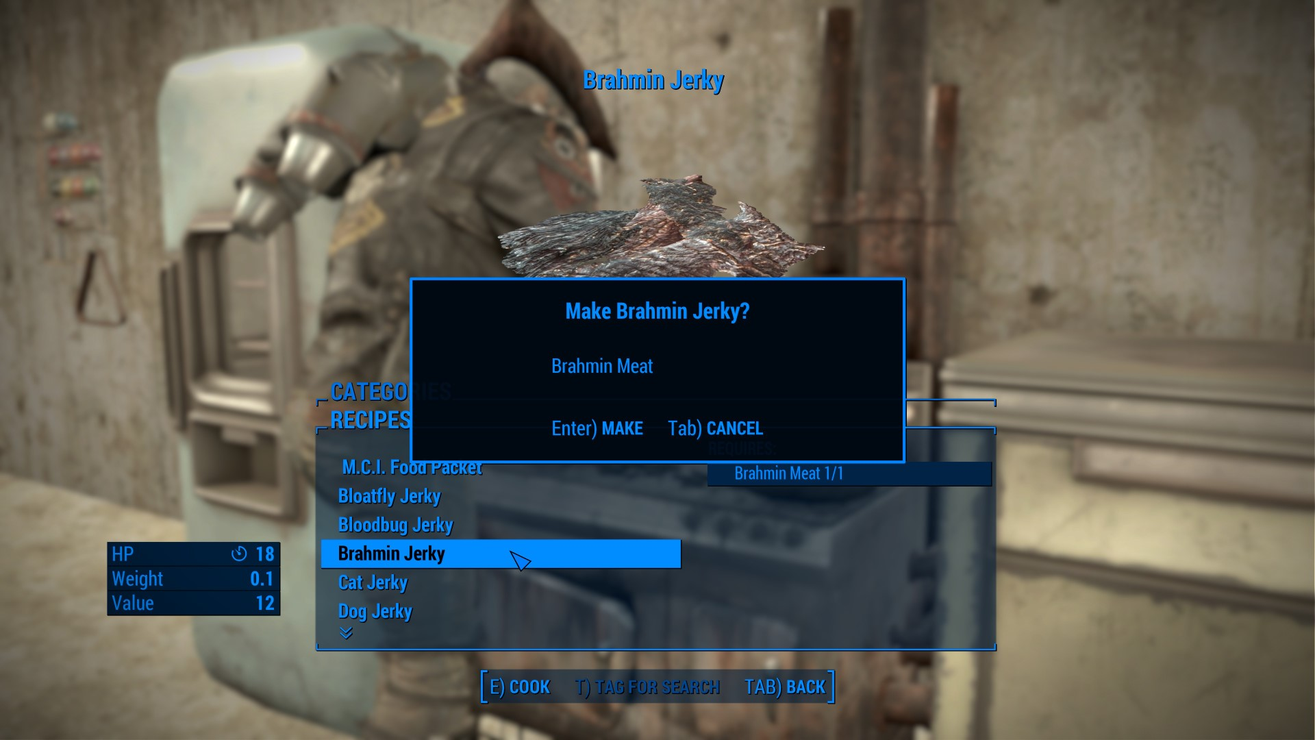Select the Dog Jerky recipe
This screenshot has height=740, width=1315.
(x=375, y=611)
